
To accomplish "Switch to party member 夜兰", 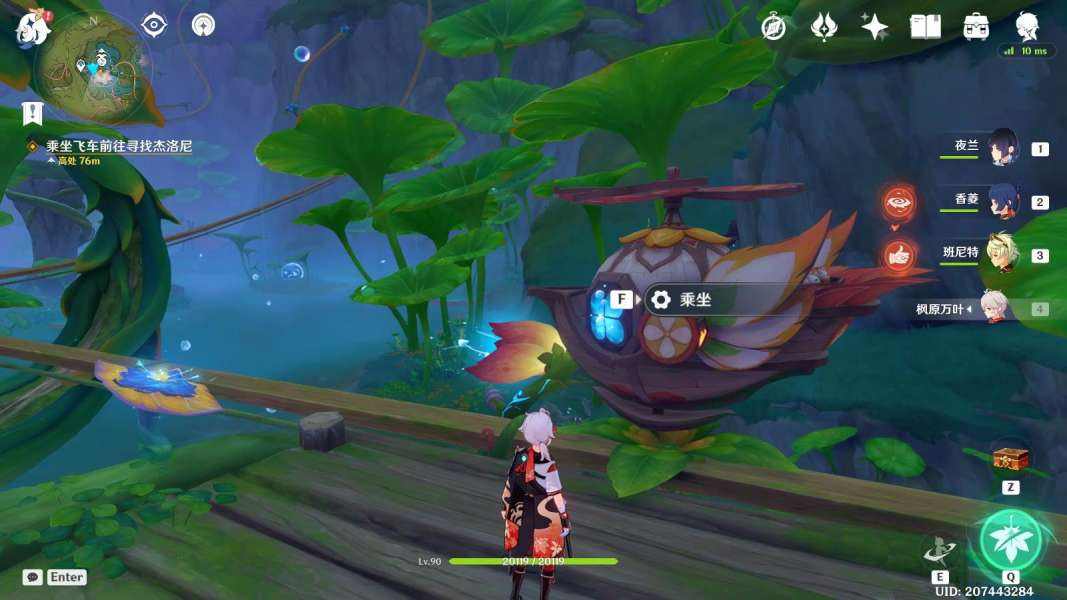I will click(1003, 148).
